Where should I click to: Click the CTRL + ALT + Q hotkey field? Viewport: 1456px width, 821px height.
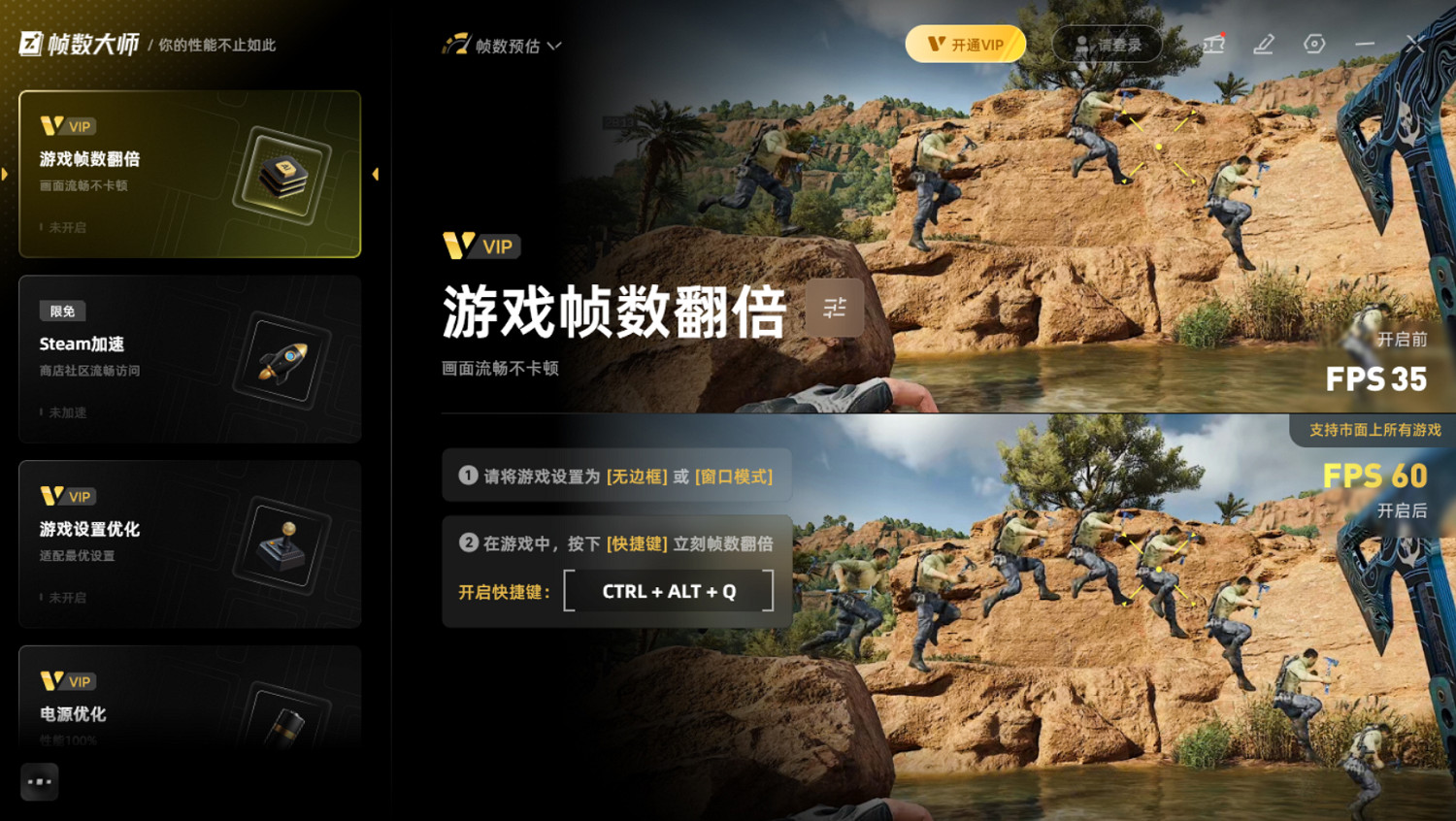click(670, 590)
